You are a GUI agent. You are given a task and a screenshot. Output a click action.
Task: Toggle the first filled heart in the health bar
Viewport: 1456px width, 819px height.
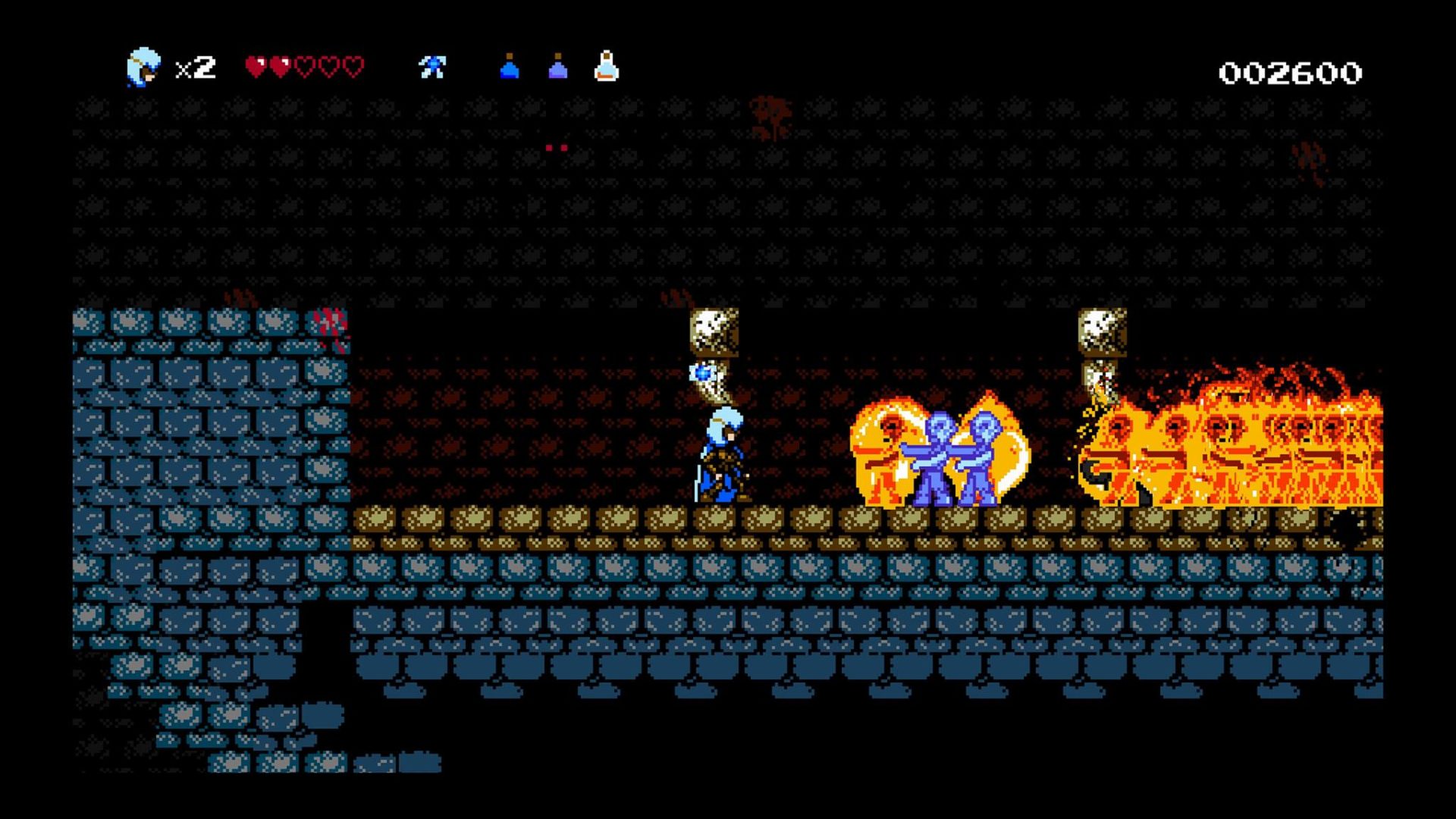tap(255, 66)
